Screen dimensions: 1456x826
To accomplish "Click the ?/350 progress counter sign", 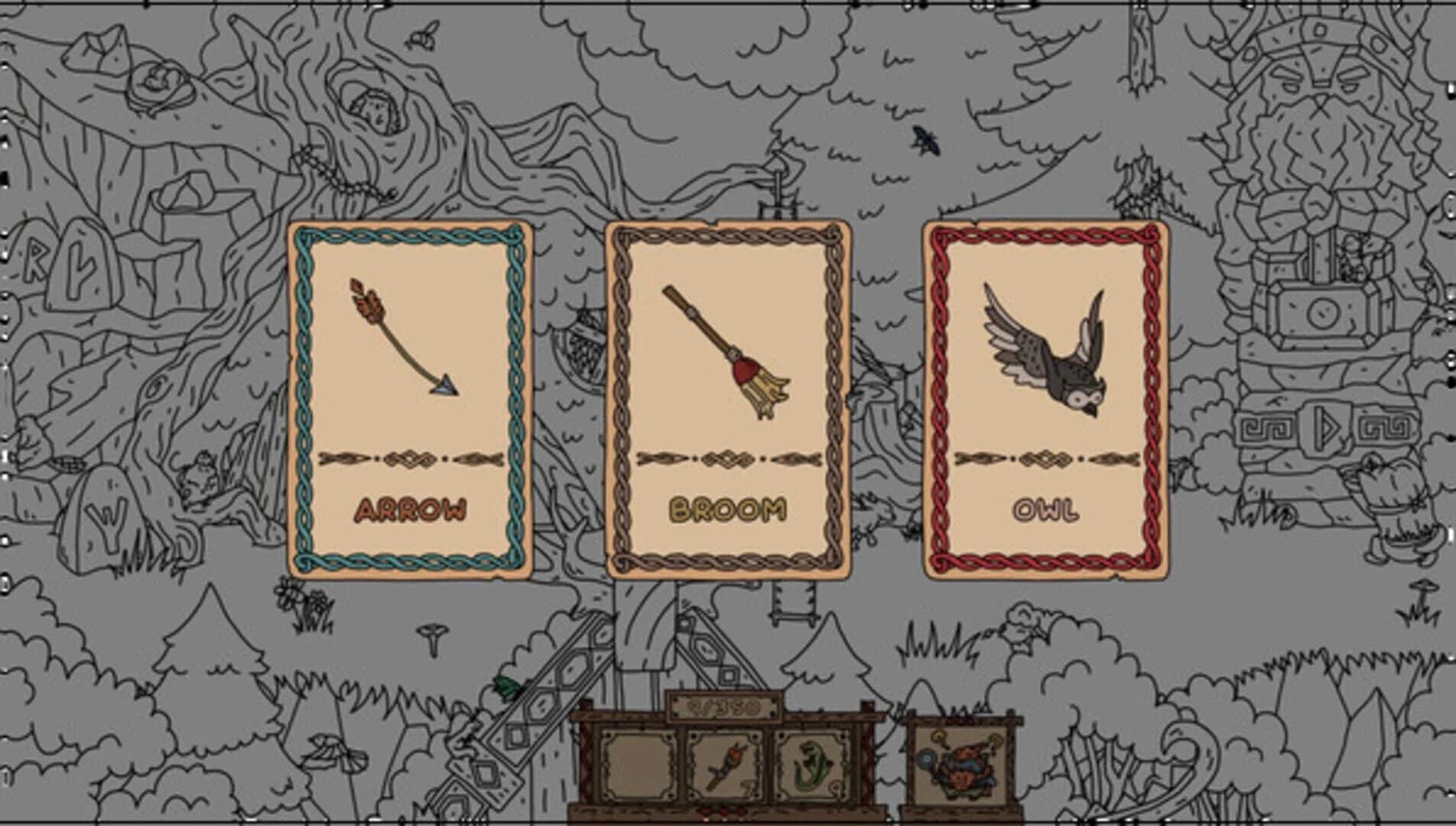I will pyautogui.click(x=723, y=707).
